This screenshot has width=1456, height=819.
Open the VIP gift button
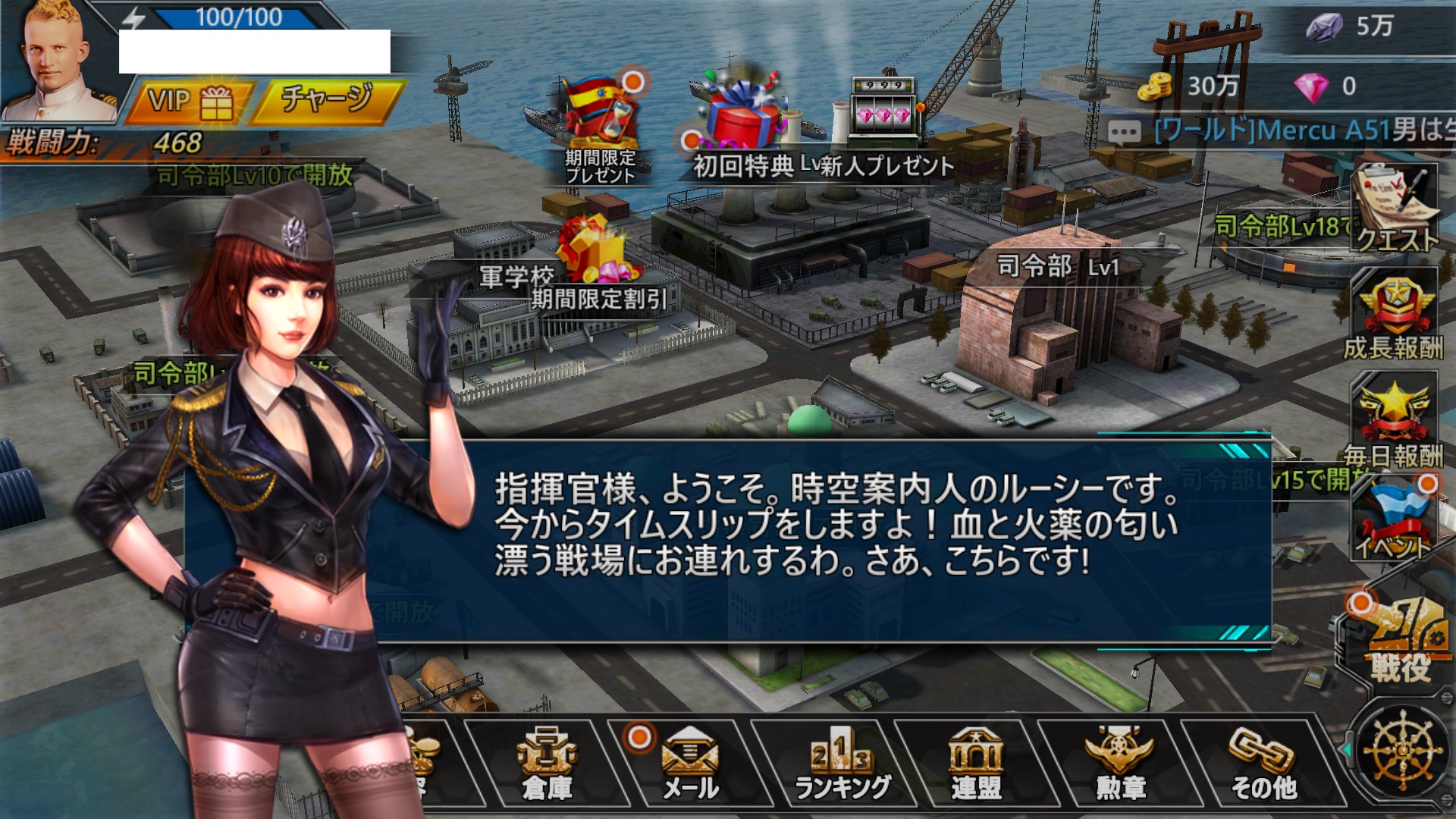(x=190, y=102)
